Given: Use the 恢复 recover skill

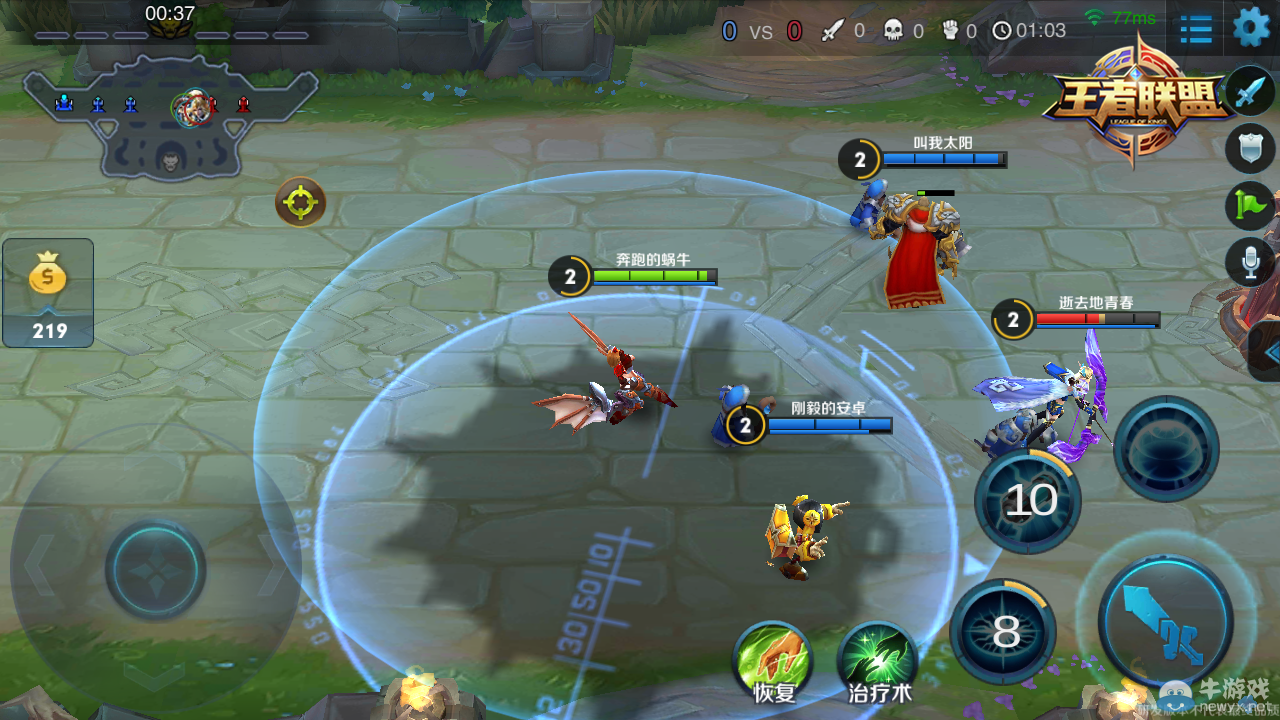Looking at the screenshot, I should tap(772, 660).
